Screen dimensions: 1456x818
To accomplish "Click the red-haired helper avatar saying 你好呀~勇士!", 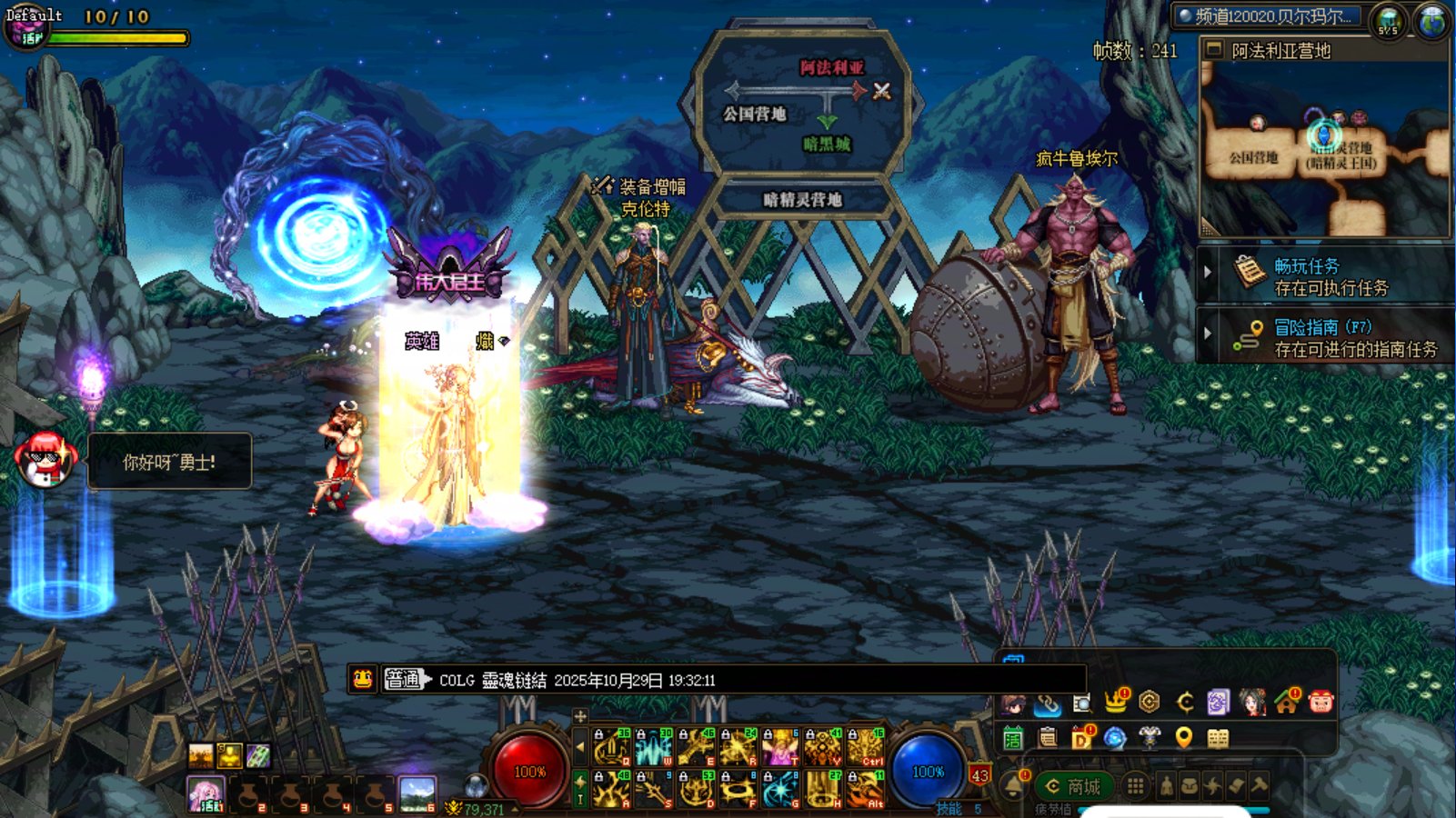I will coord(44,459).
